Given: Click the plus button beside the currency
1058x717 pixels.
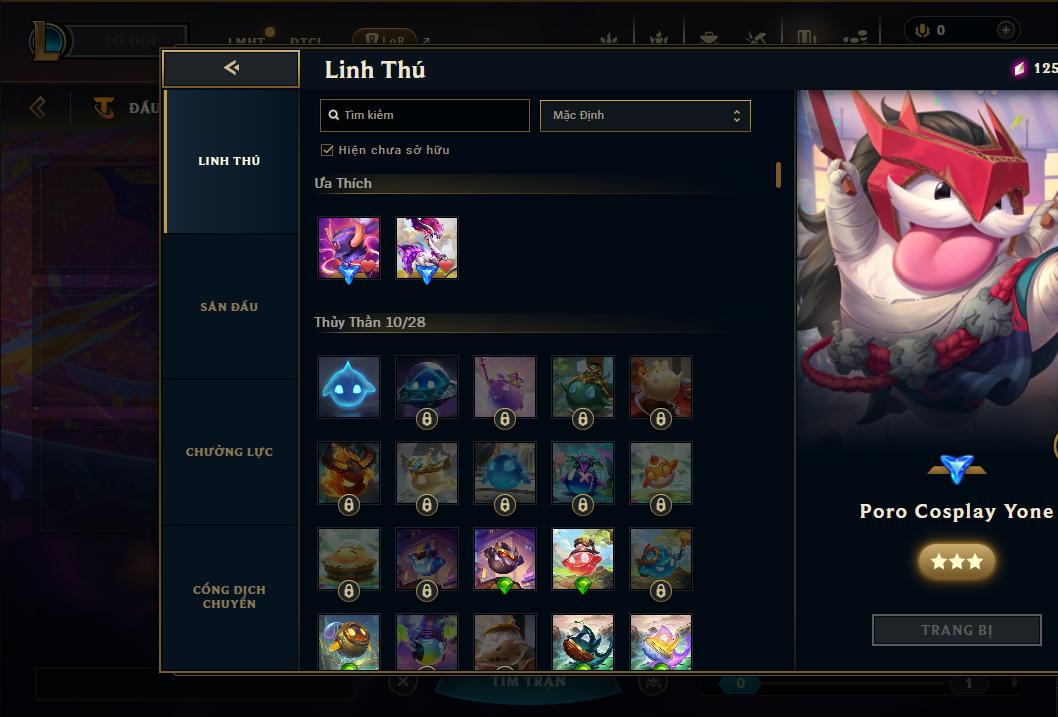Looking at the screenshot, I should 1005,30.
